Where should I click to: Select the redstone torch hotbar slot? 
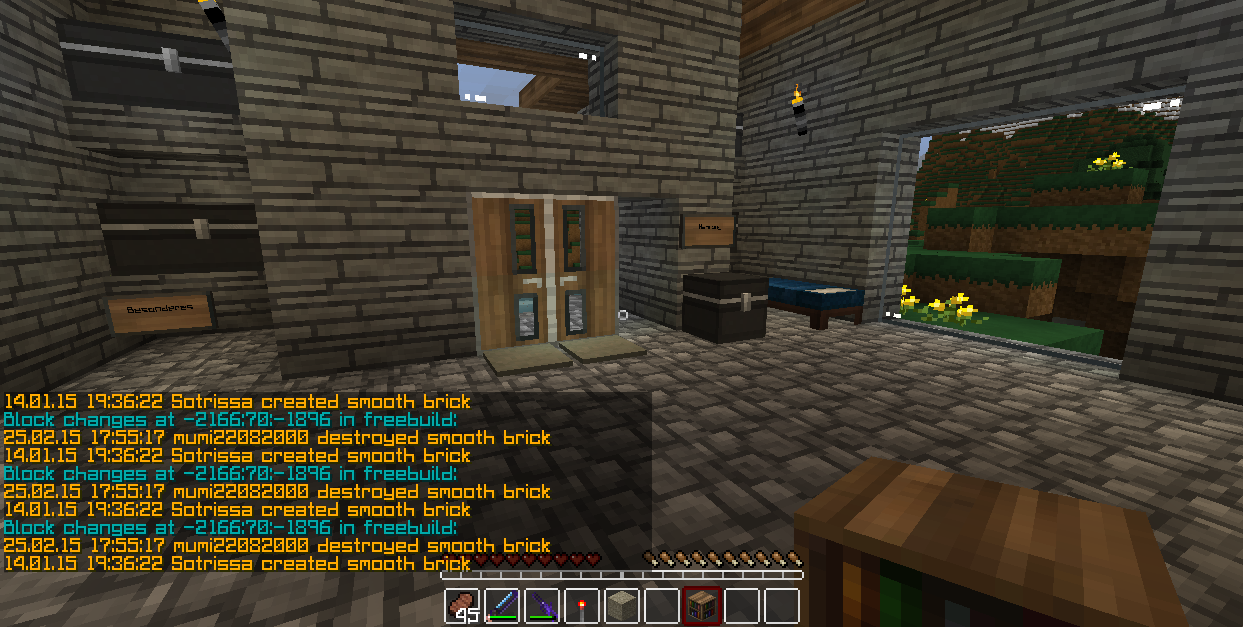(x=582, y=606)
